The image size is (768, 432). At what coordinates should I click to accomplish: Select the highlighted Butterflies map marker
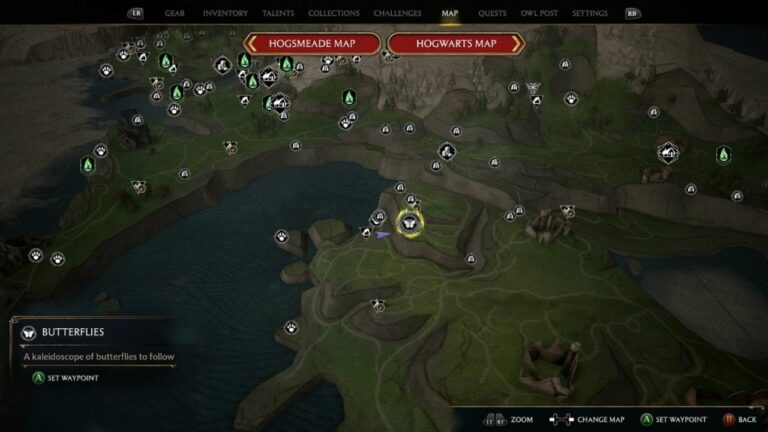pos(409,220)
